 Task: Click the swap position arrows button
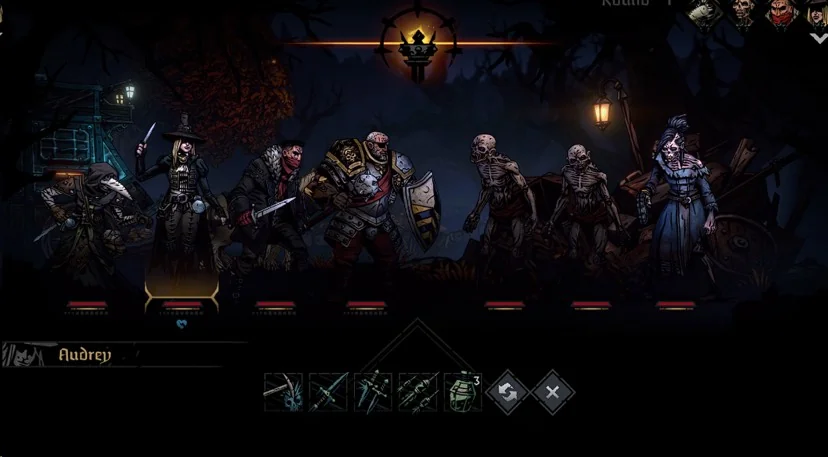click(508, 392)
